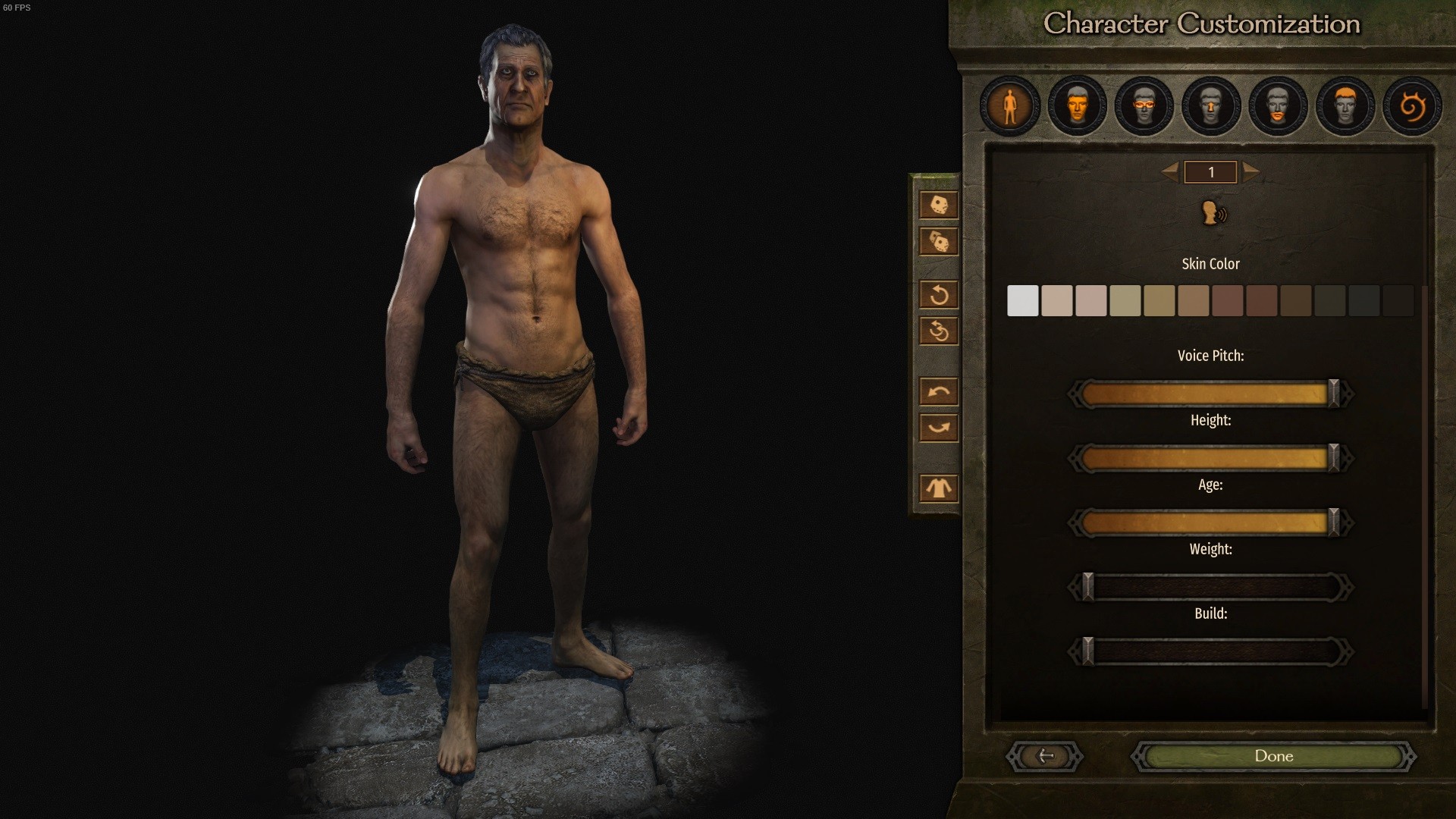Viewport: 1456px width, 819px height.
Task: Click the previous voice type arrow
Action: click(x=1170, y=172)
